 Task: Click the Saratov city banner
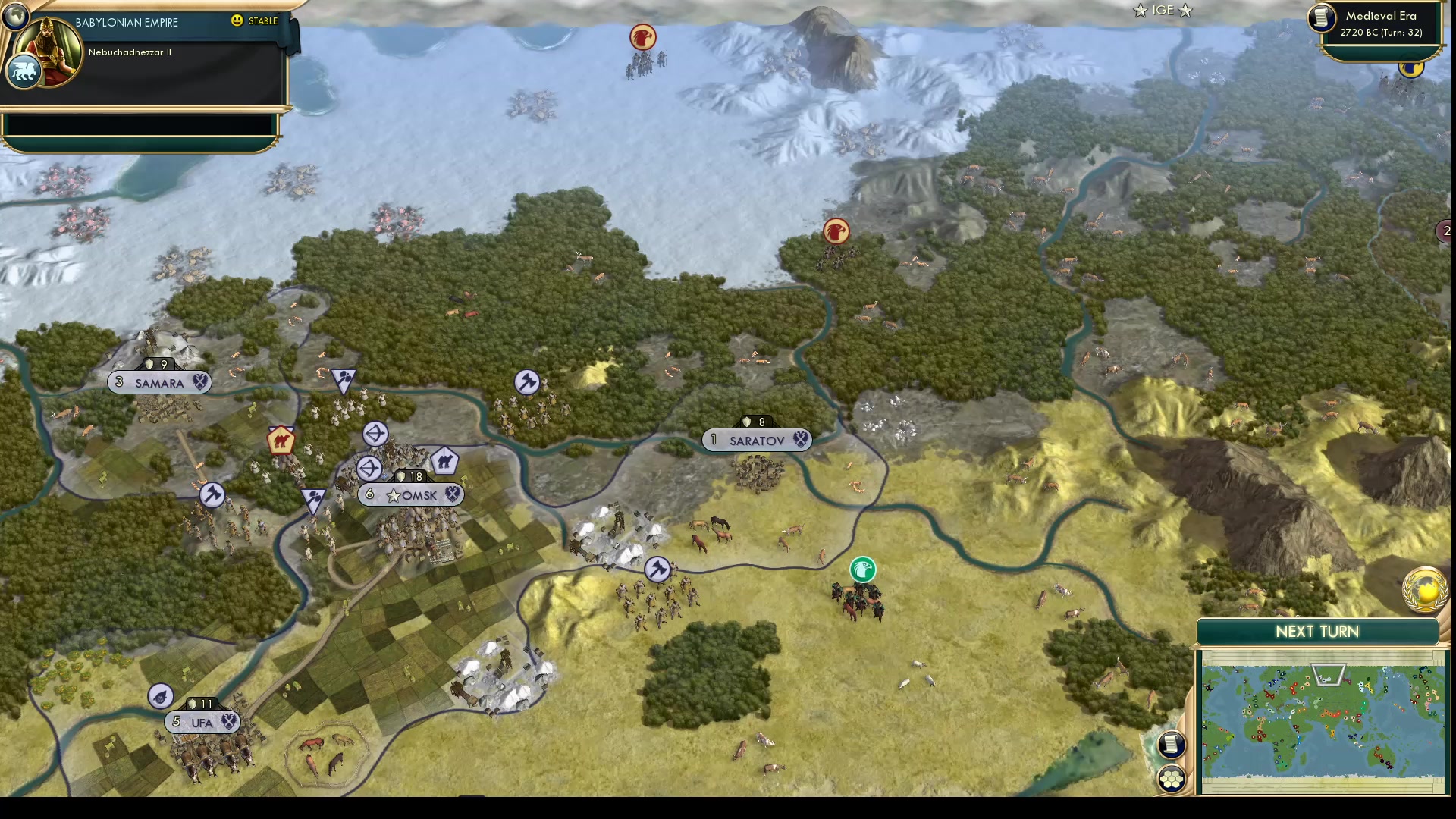(x=756, y=440)
